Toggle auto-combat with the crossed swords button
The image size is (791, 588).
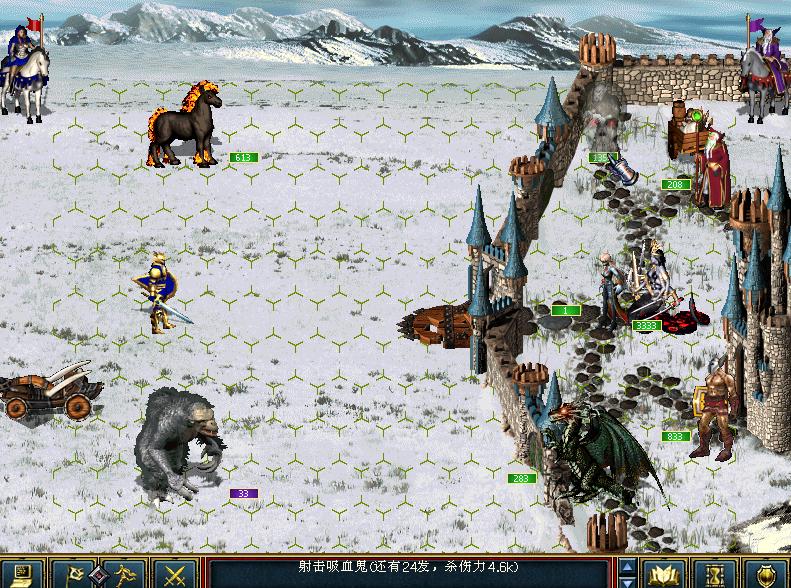coord(174,574)
